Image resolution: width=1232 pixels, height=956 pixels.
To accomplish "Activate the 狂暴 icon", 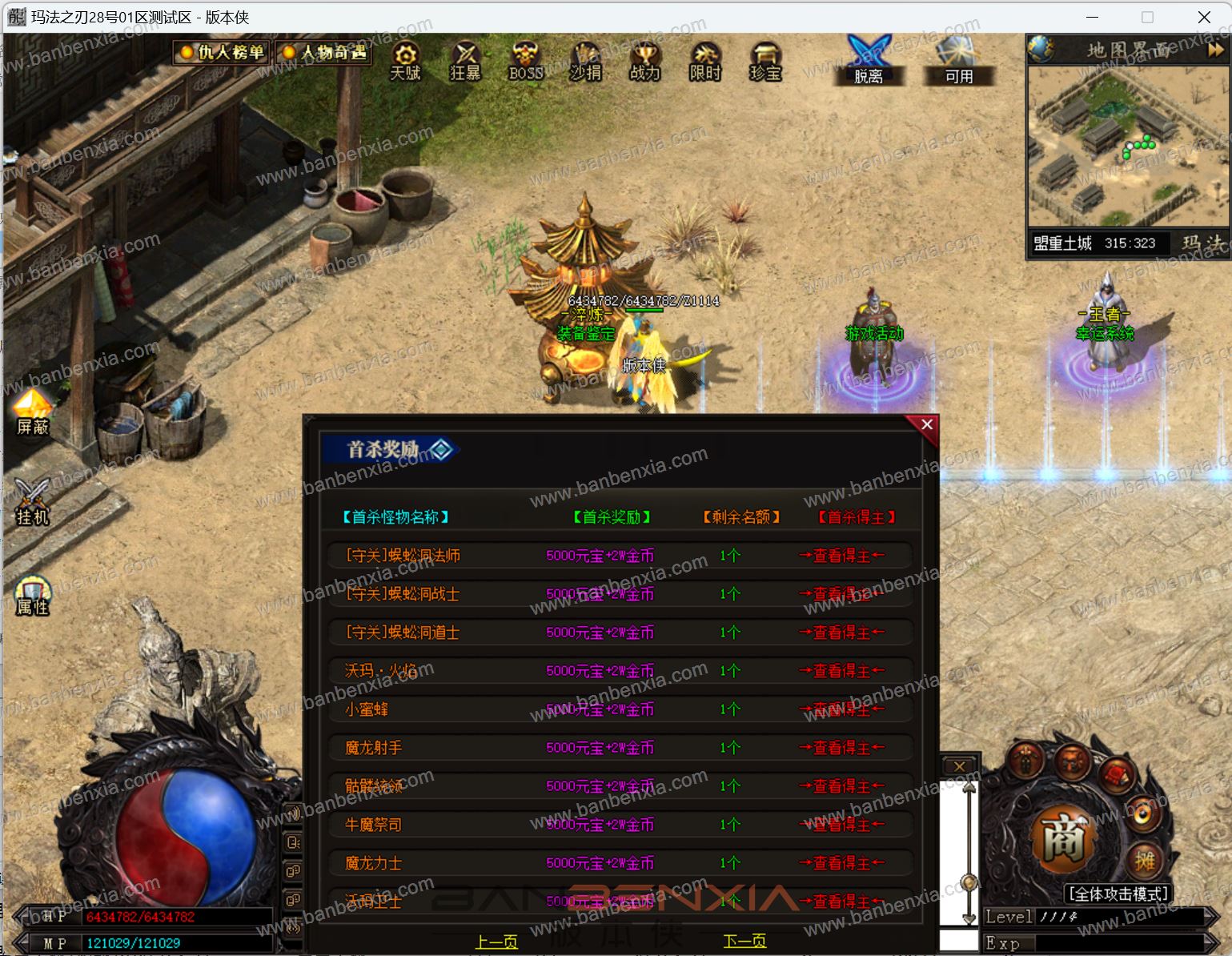I will tap(465, 61).
